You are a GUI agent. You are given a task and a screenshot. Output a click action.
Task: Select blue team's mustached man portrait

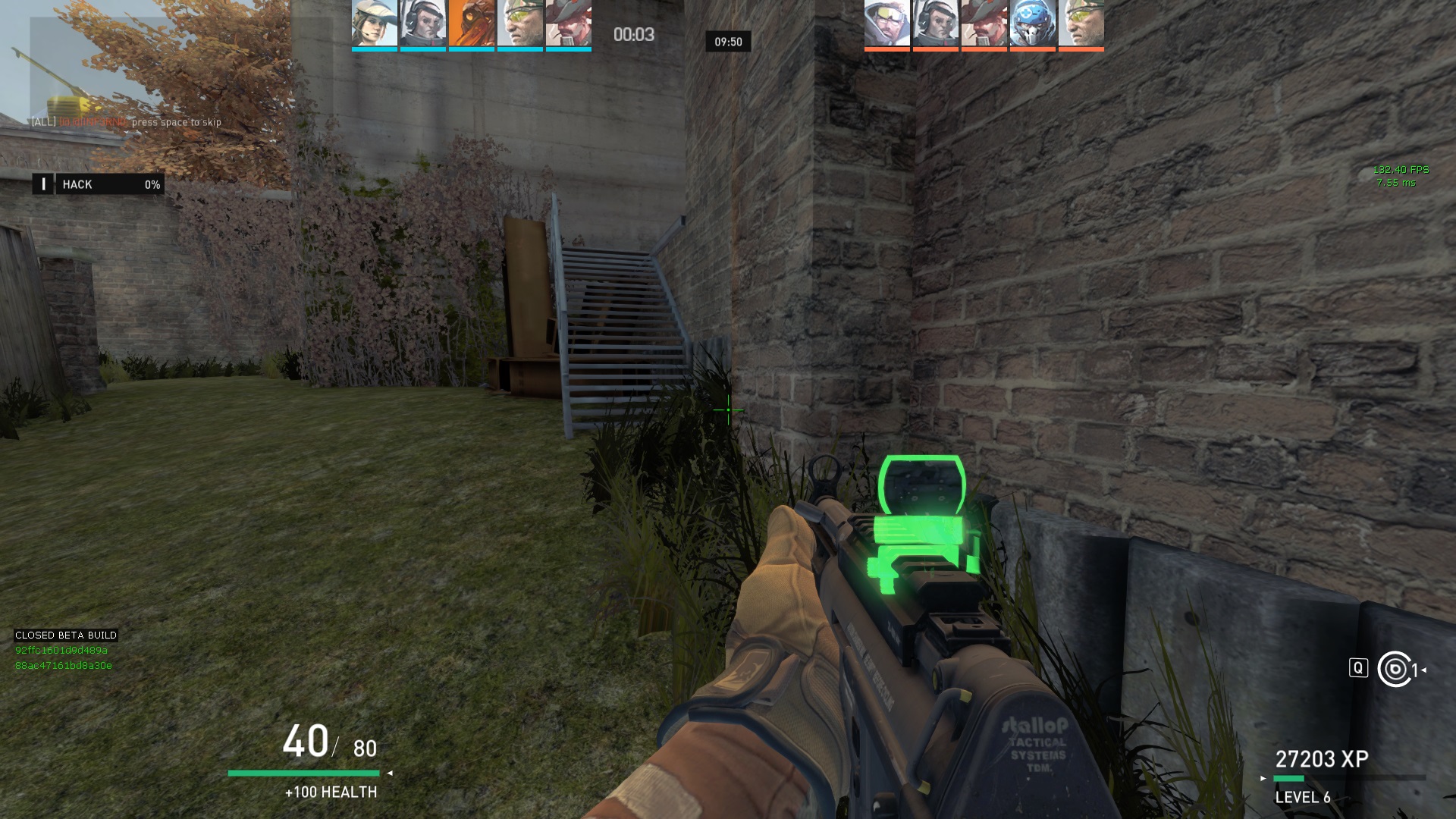(568, 24)
